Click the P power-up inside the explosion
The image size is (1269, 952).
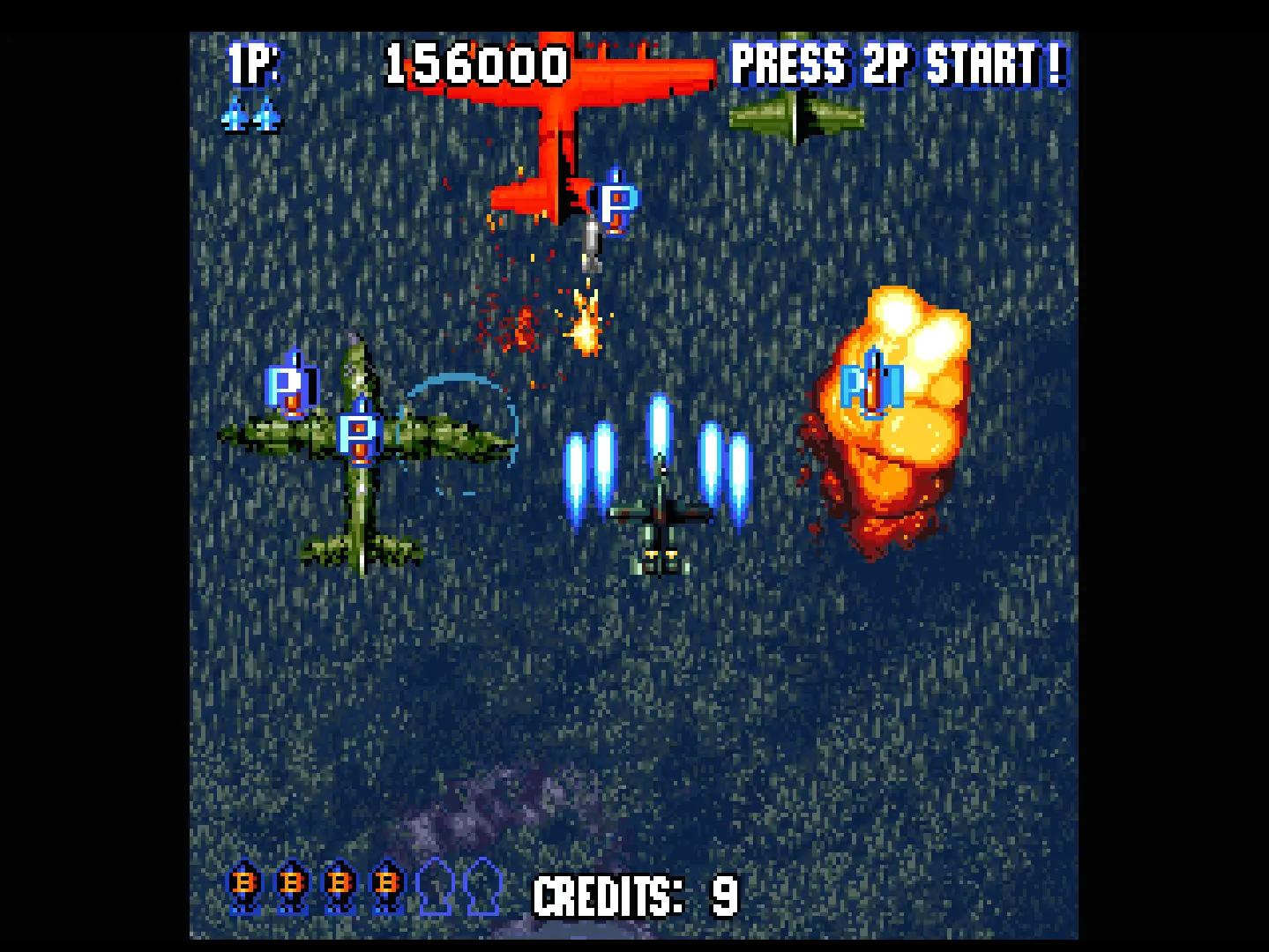click(871, 384)
